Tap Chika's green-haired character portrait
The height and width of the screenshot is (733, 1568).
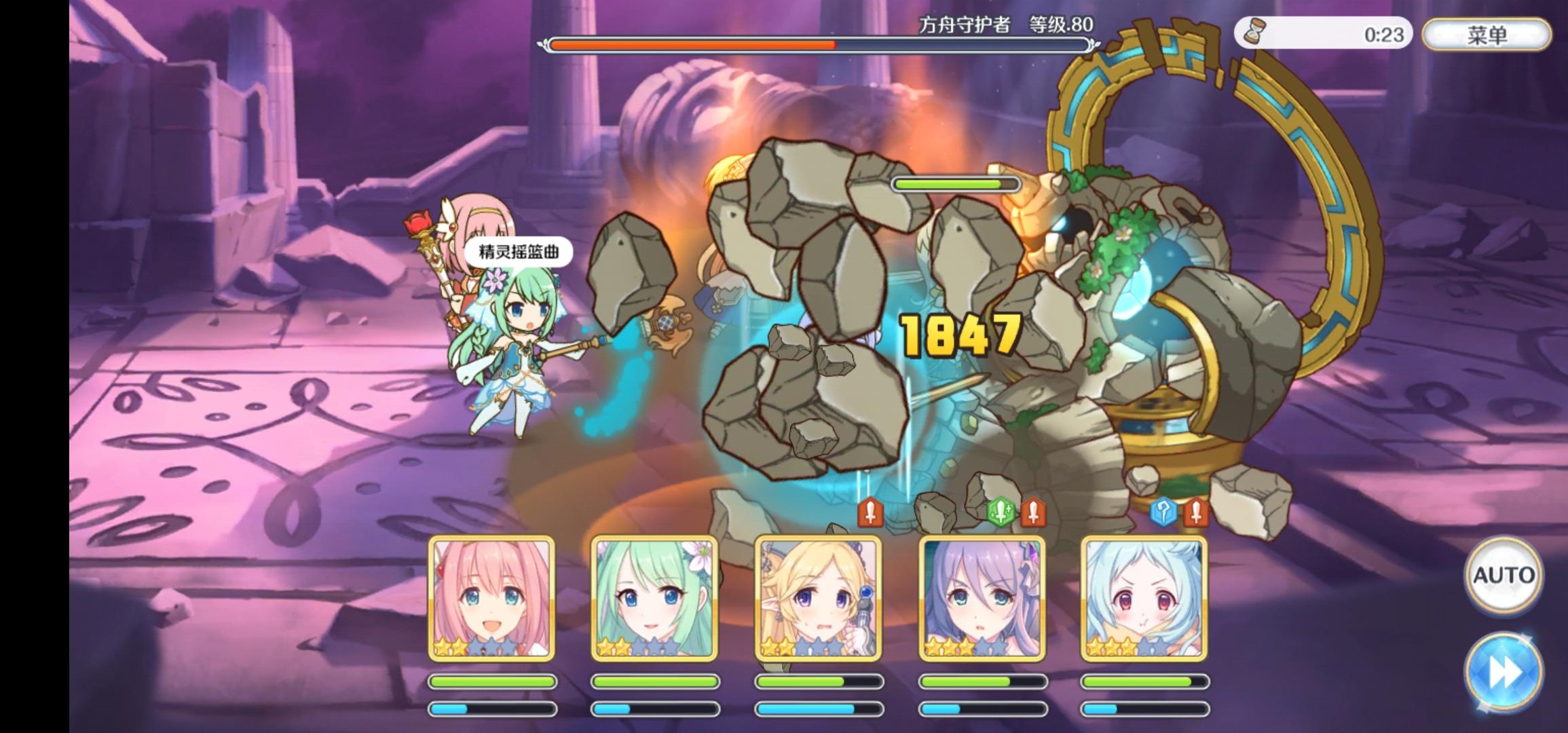tap(655, 597)
